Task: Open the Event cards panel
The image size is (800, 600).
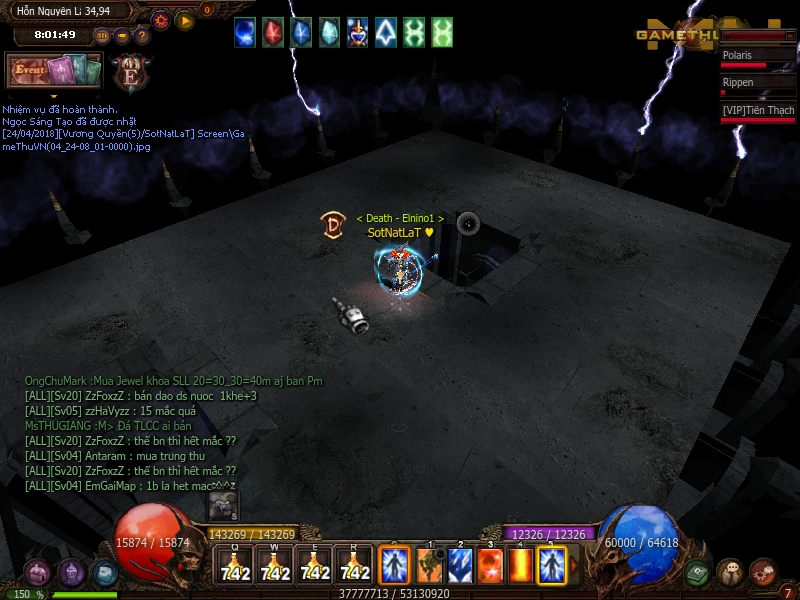Action: (54, 70)
